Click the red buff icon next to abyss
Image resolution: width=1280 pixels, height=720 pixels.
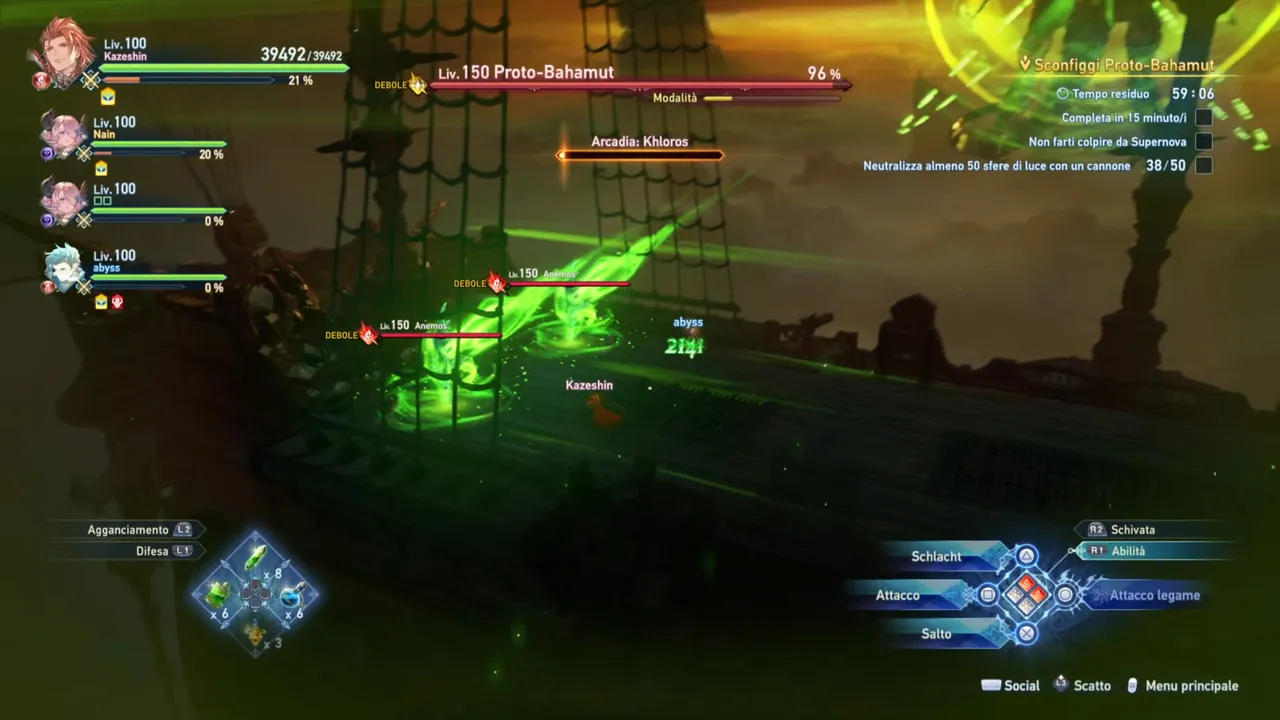(117, 301)
